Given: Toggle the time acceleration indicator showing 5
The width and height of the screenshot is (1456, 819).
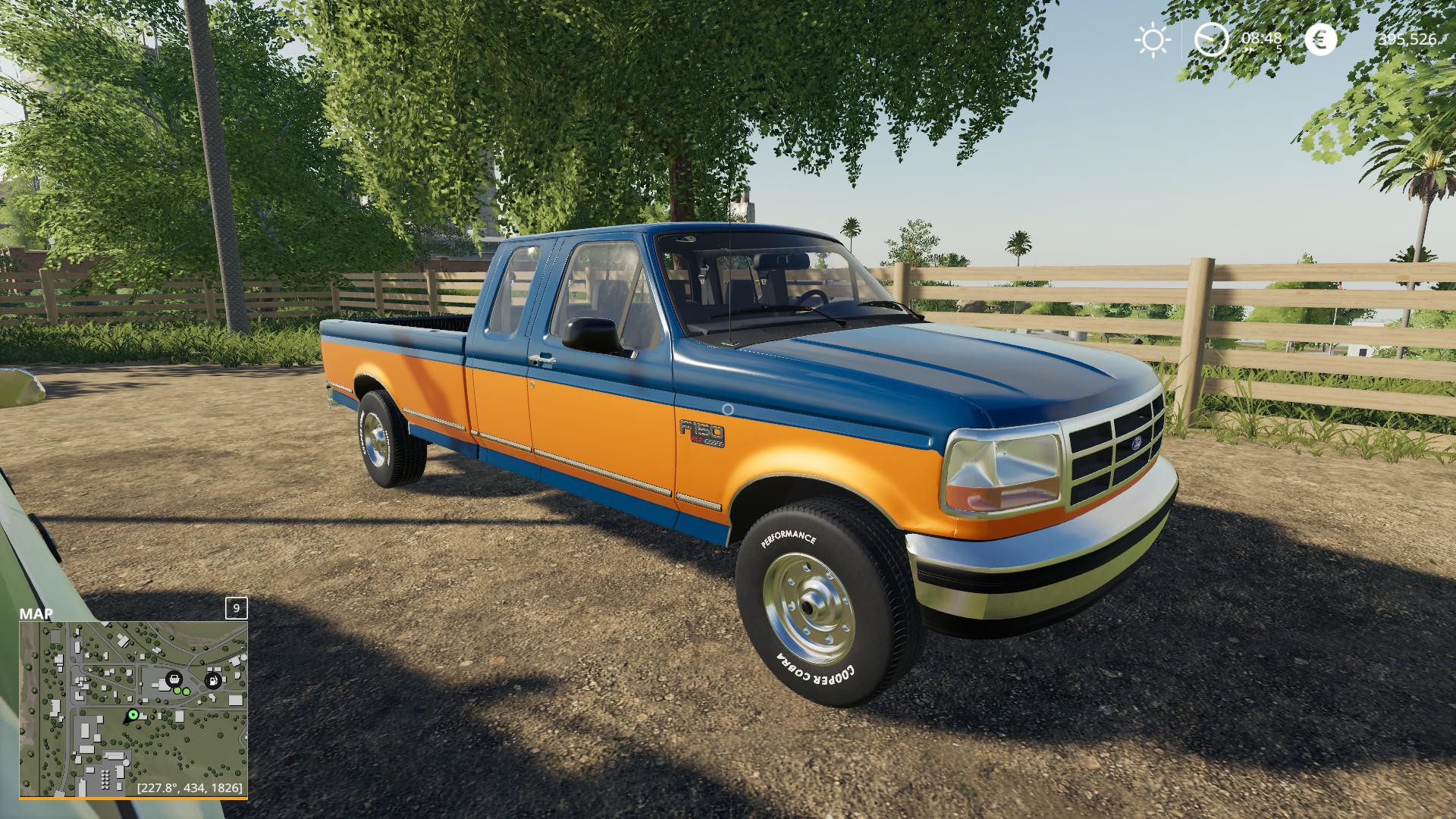Looking at the screenshot, I should (x=1279, y=49).
